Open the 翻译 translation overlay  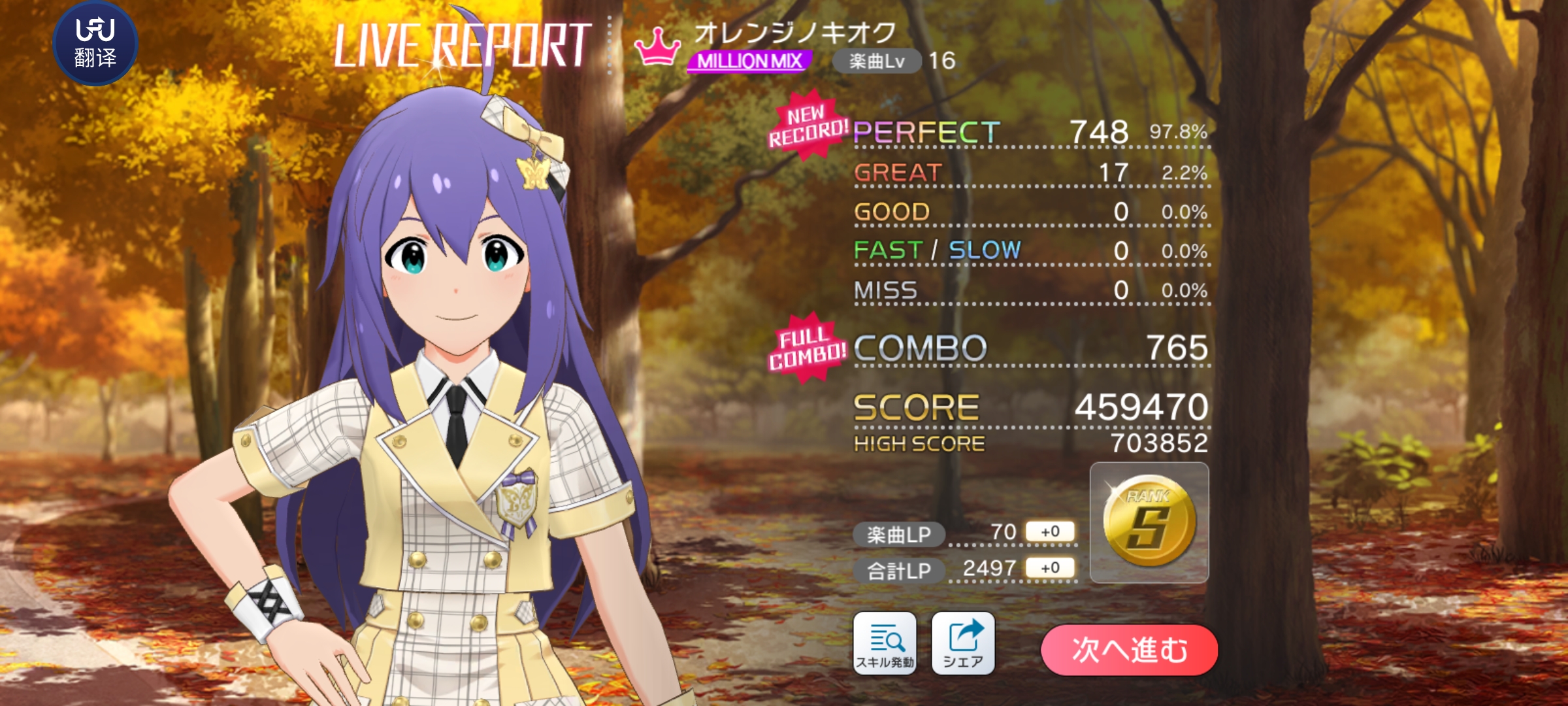tap(95, 43)
